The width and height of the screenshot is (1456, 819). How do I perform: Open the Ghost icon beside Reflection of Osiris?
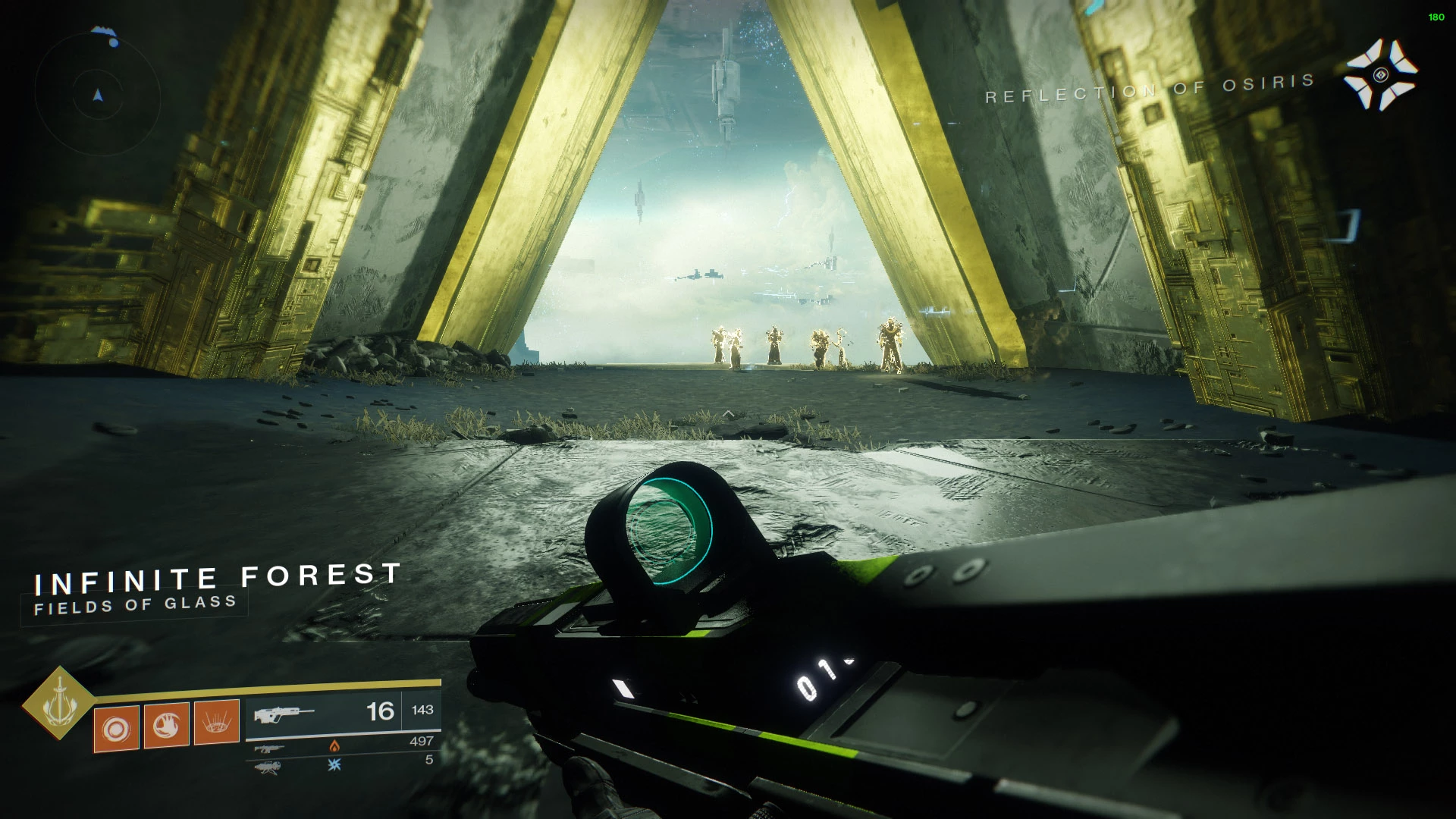pyautogui.click(x=1380, y=75)
